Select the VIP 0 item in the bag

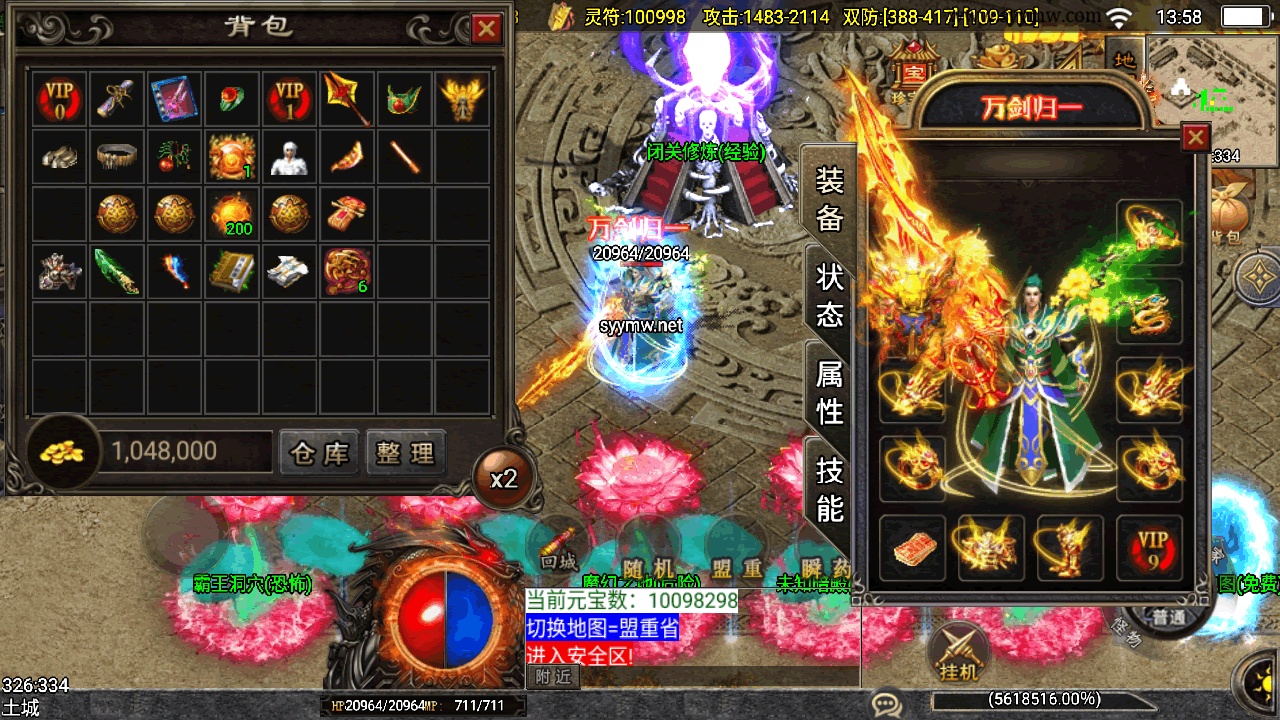[x=60, y=99]
